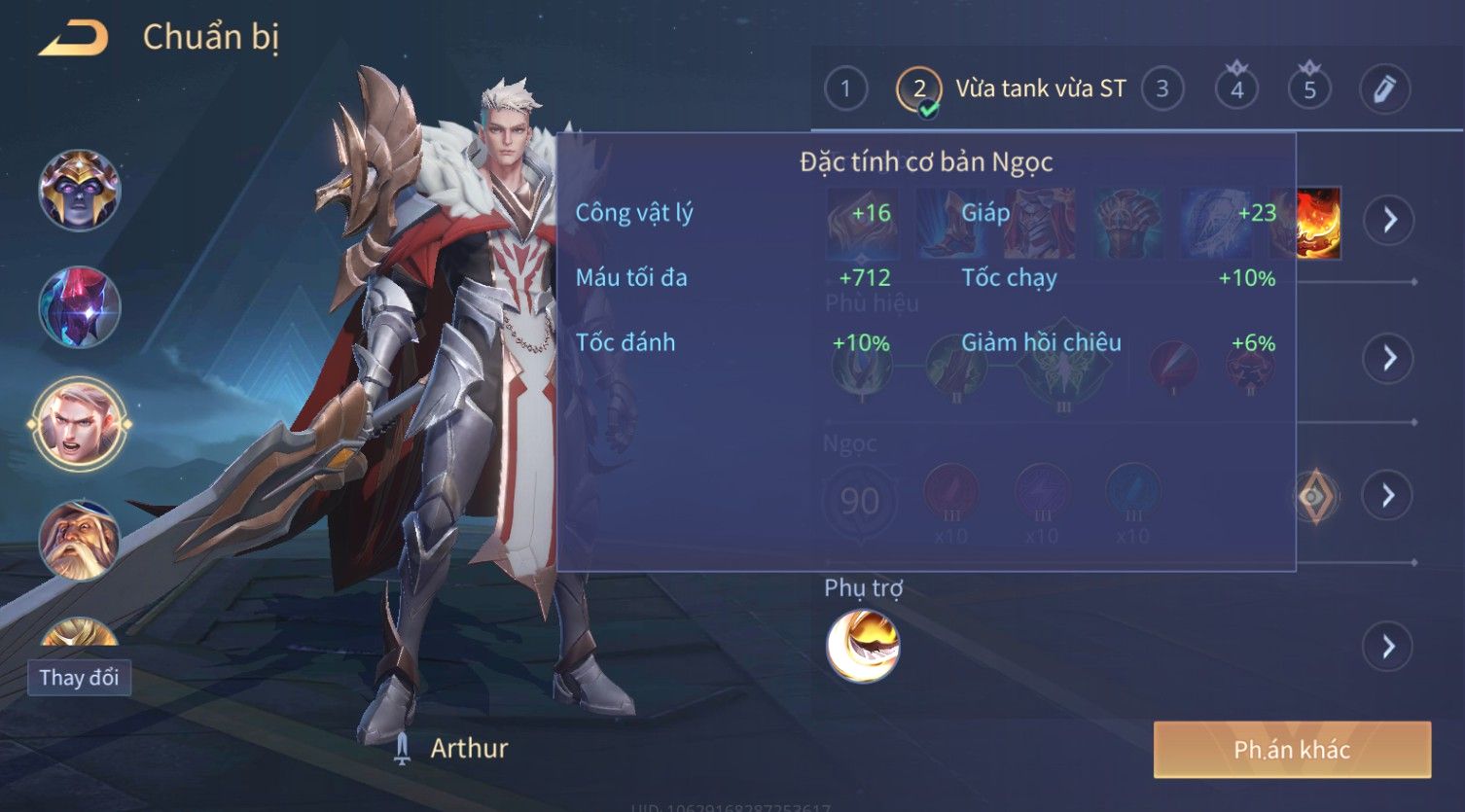Select the white-bearded old man portrait
The image size is (1465, 812).
coord(79,540)
